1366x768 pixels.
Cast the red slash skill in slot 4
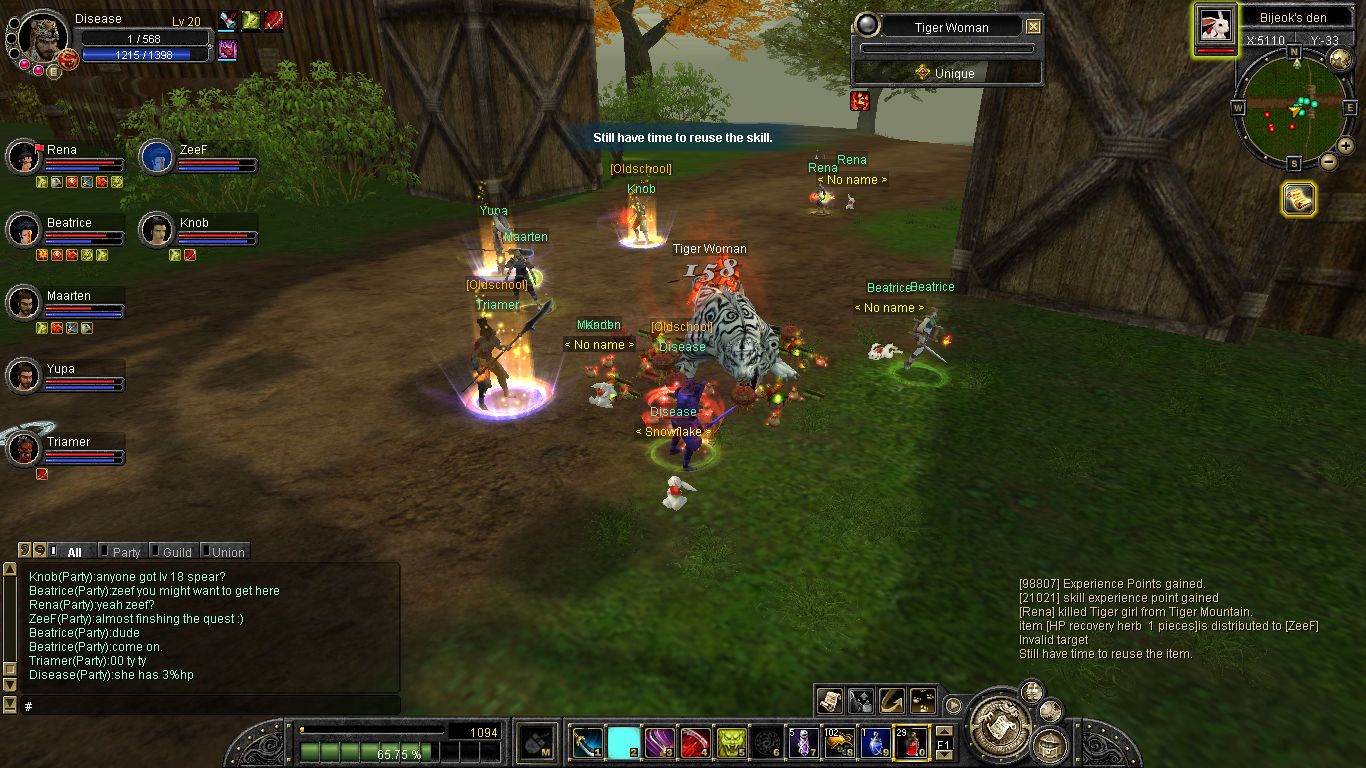click(695, 743)
